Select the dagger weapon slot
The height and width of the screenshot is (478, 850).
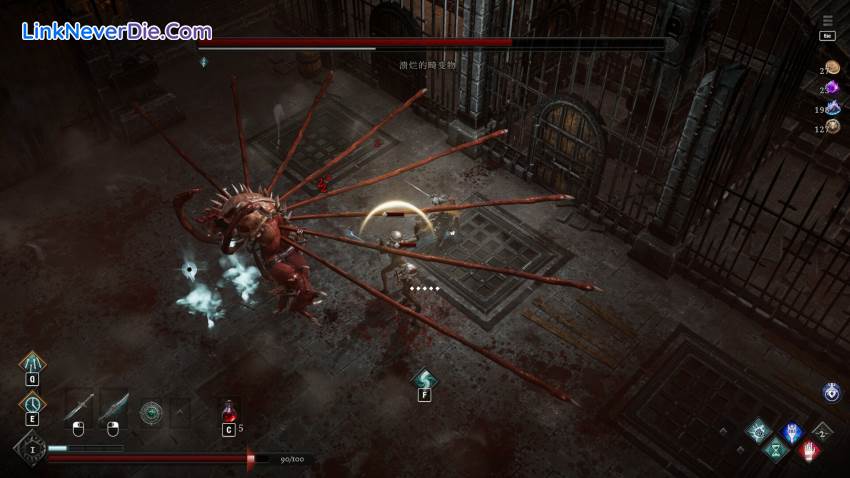[x=80, y=408]
